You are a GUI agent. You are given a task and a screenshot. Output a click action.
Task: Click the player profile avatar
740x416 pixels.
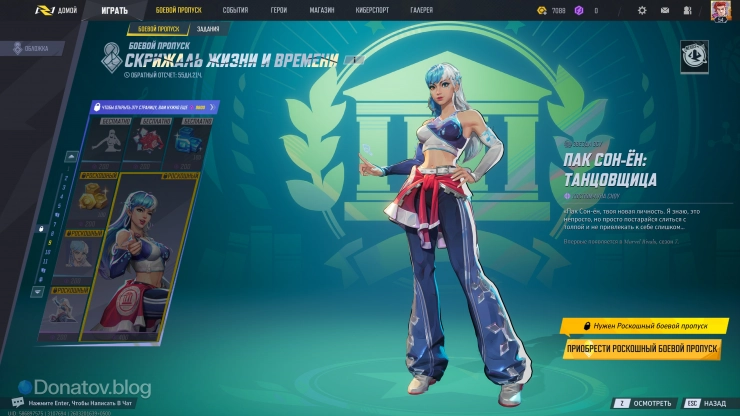pos(720,11)
